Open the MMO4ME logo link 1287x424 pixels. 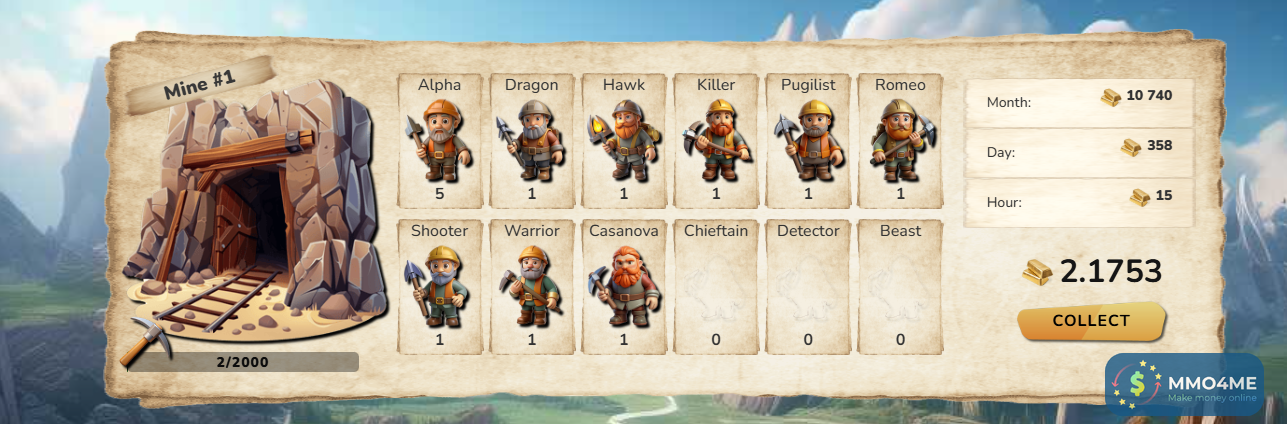1184,384
